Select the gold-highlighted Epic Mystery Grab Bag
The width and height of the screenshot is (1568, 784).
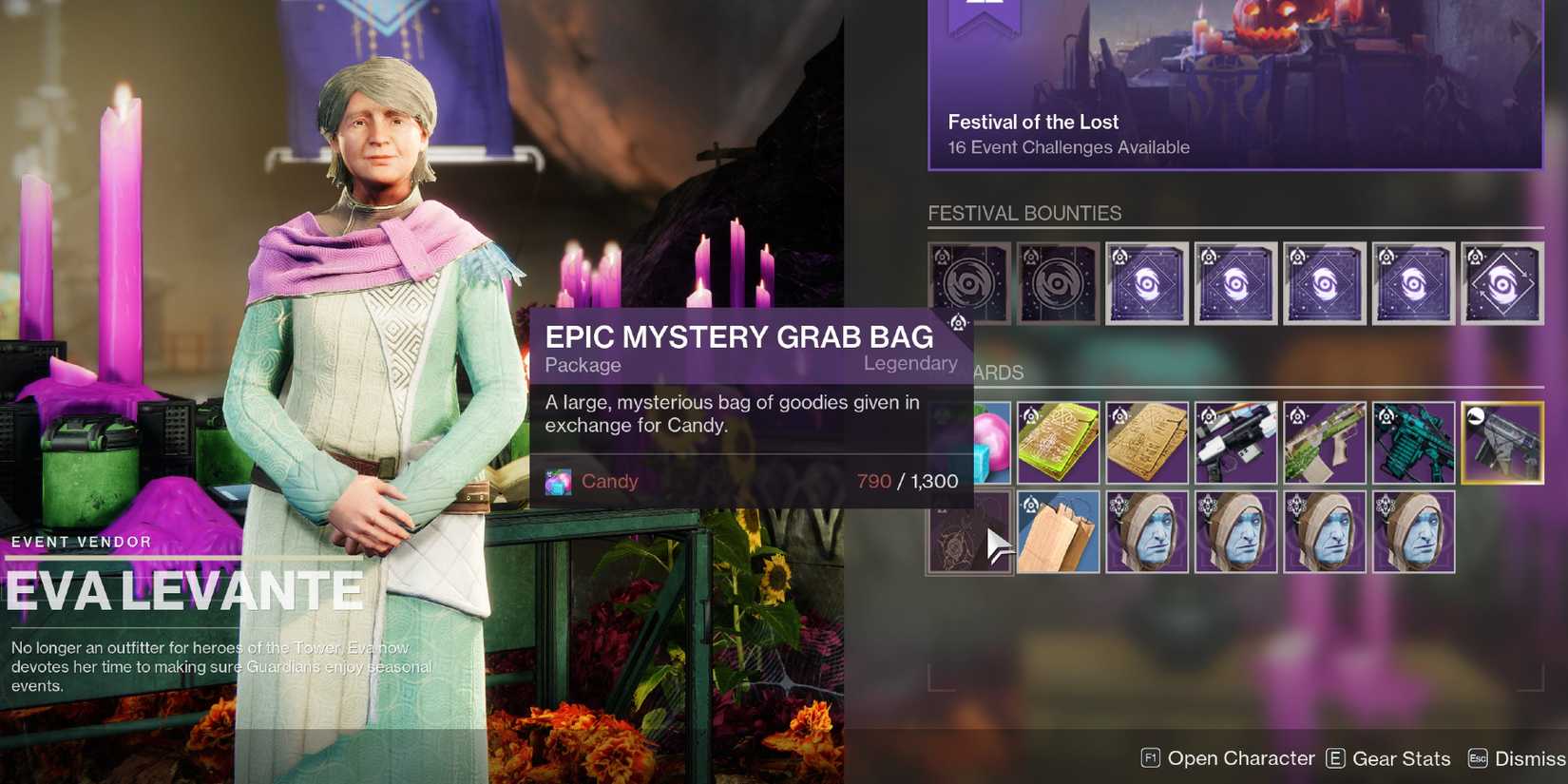(x=1503, y=442)
